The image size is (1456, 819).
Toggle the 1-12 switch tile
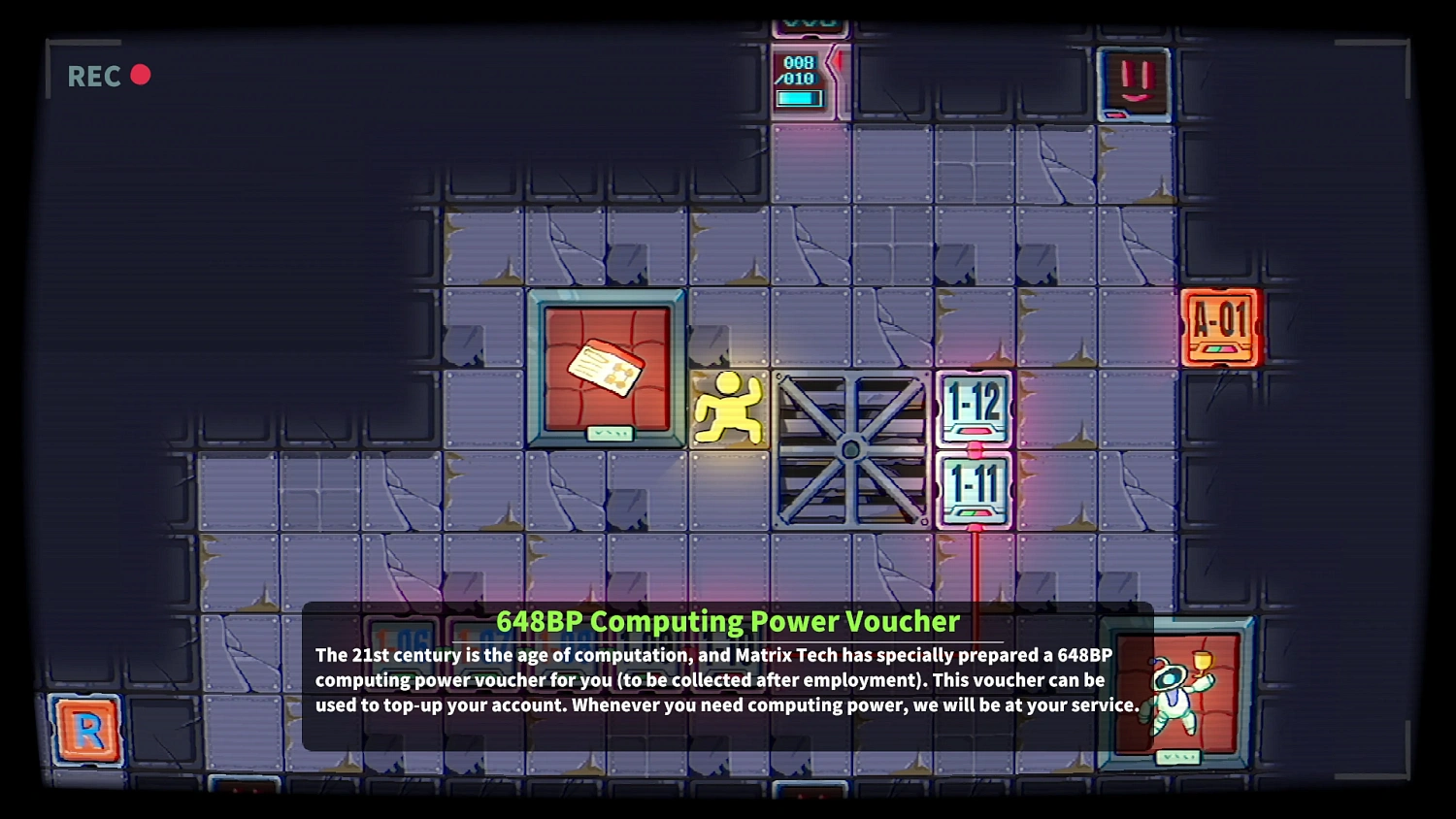point(974,406)
